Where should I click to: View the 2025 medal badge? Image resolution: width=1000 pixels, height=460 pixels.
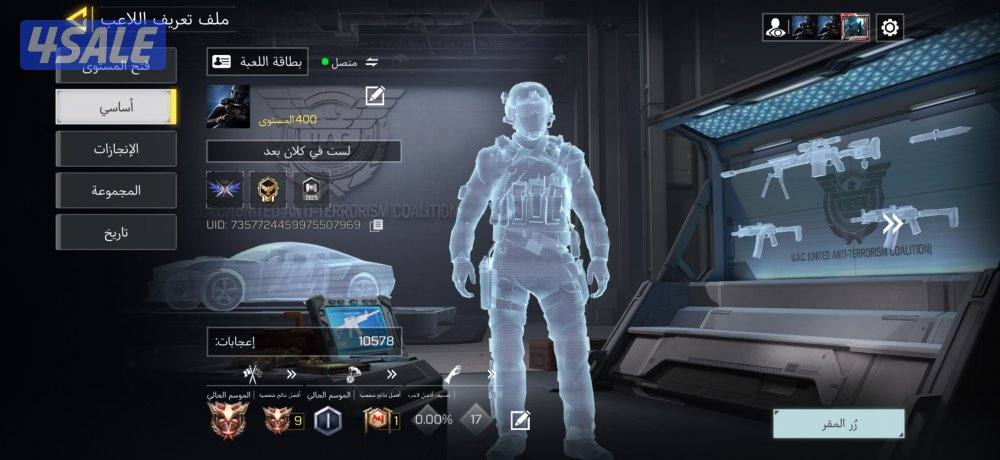click(310, 190)
